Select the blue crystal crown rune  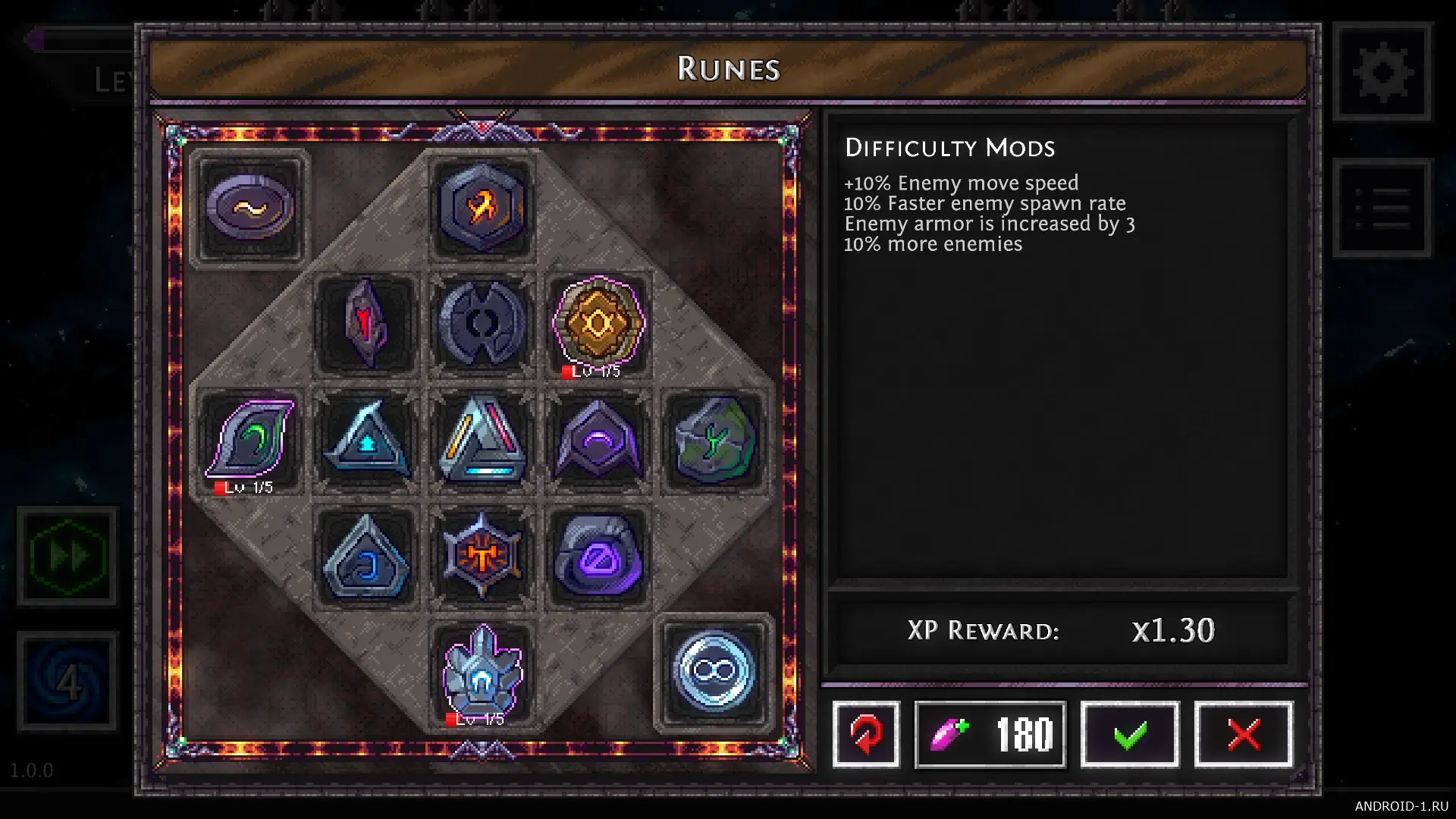482,672
